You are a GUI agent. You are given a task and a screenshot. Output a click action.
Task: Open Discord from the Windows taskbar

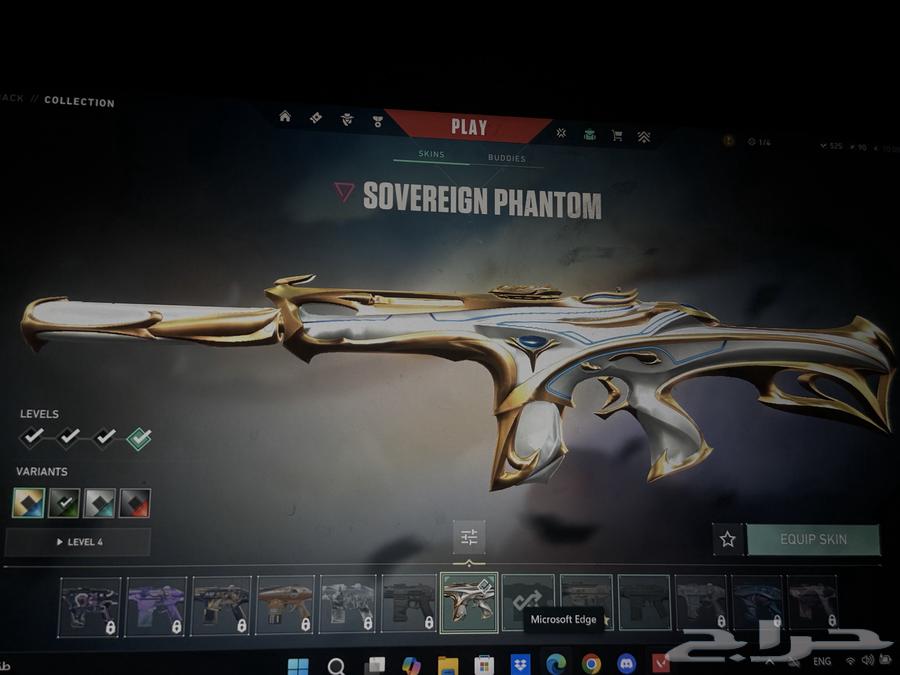(627, 663)
